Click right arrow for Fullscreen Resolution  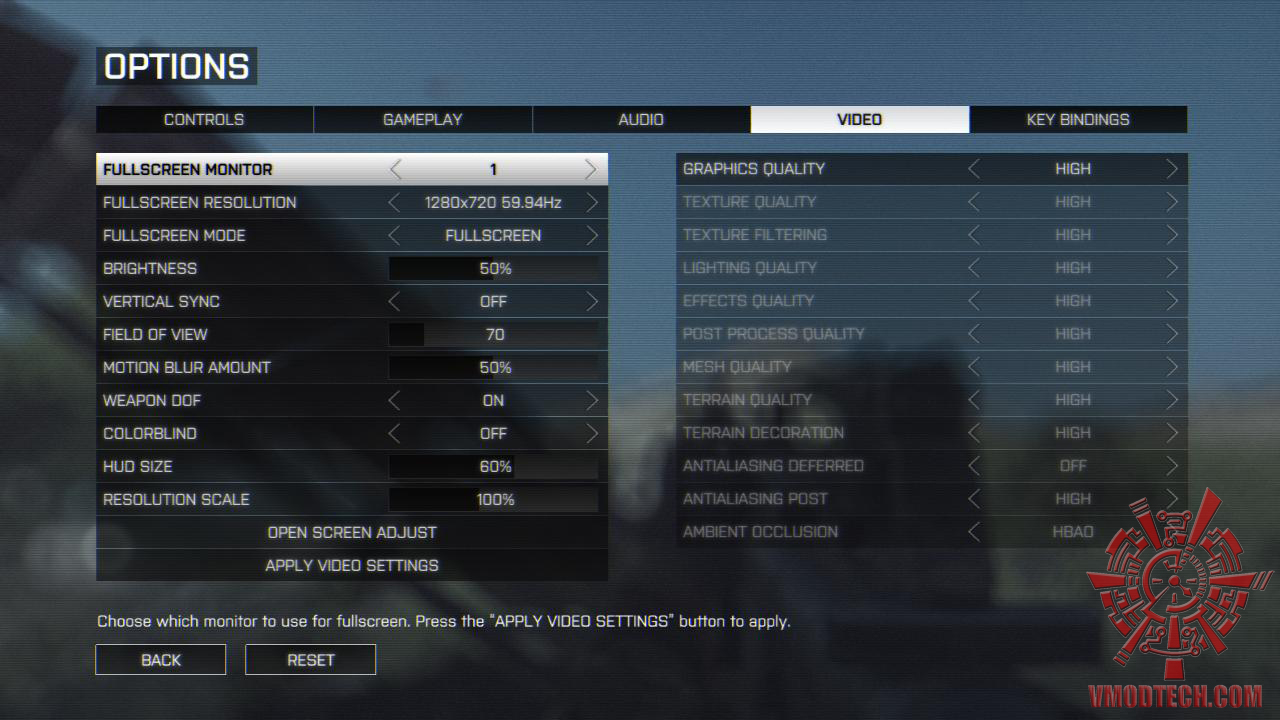(x=592, y=203)
